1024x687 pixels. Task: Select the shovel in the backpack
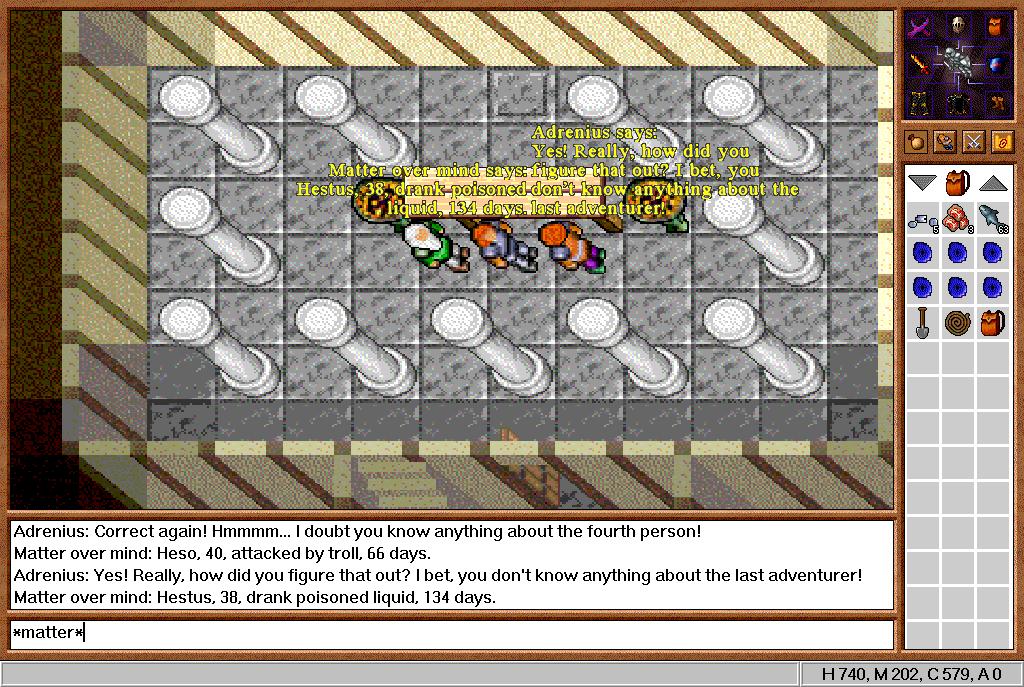point(923,322)
